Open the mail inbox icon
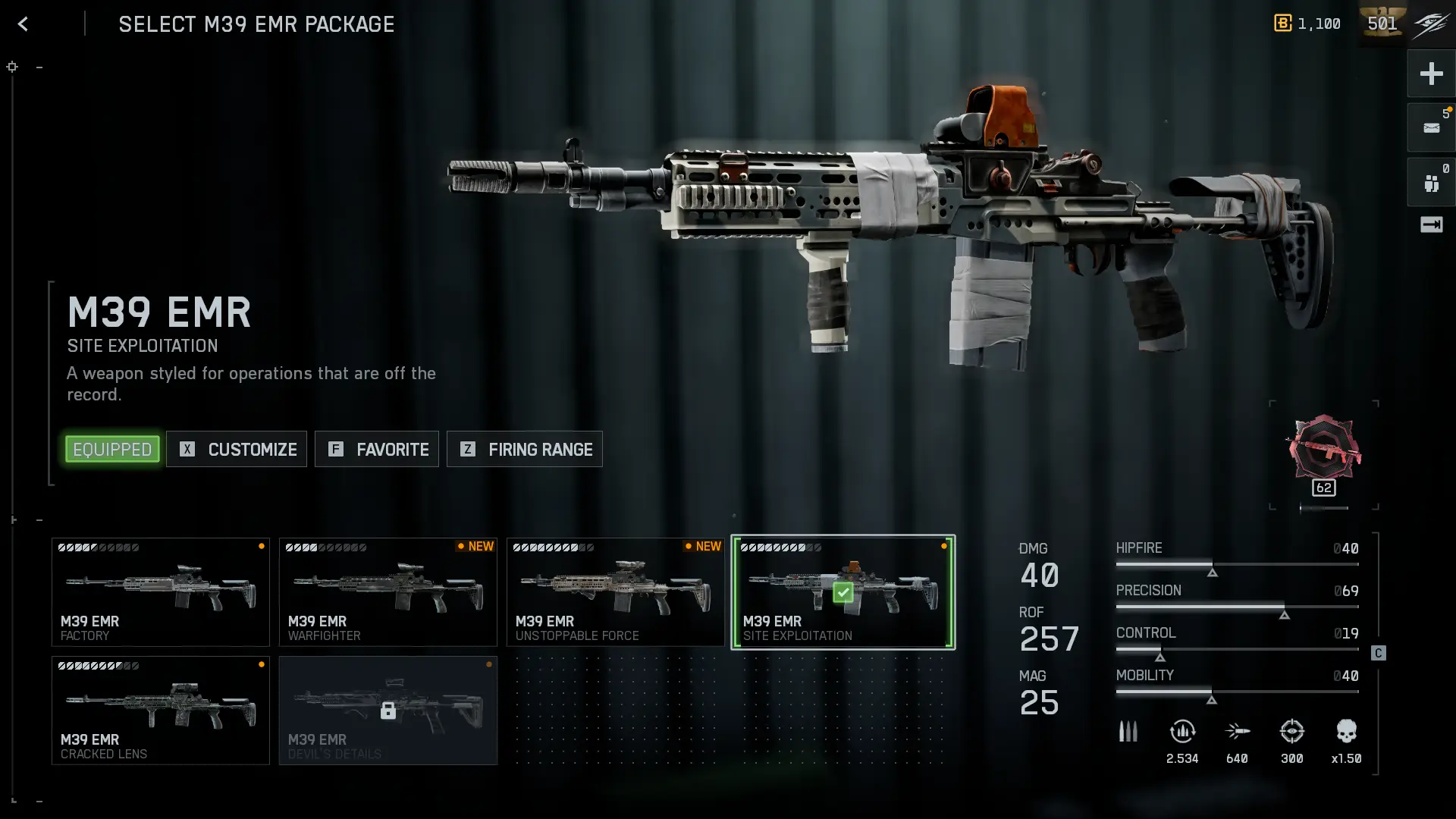 pyautogui.click(x=1431, y=127)
